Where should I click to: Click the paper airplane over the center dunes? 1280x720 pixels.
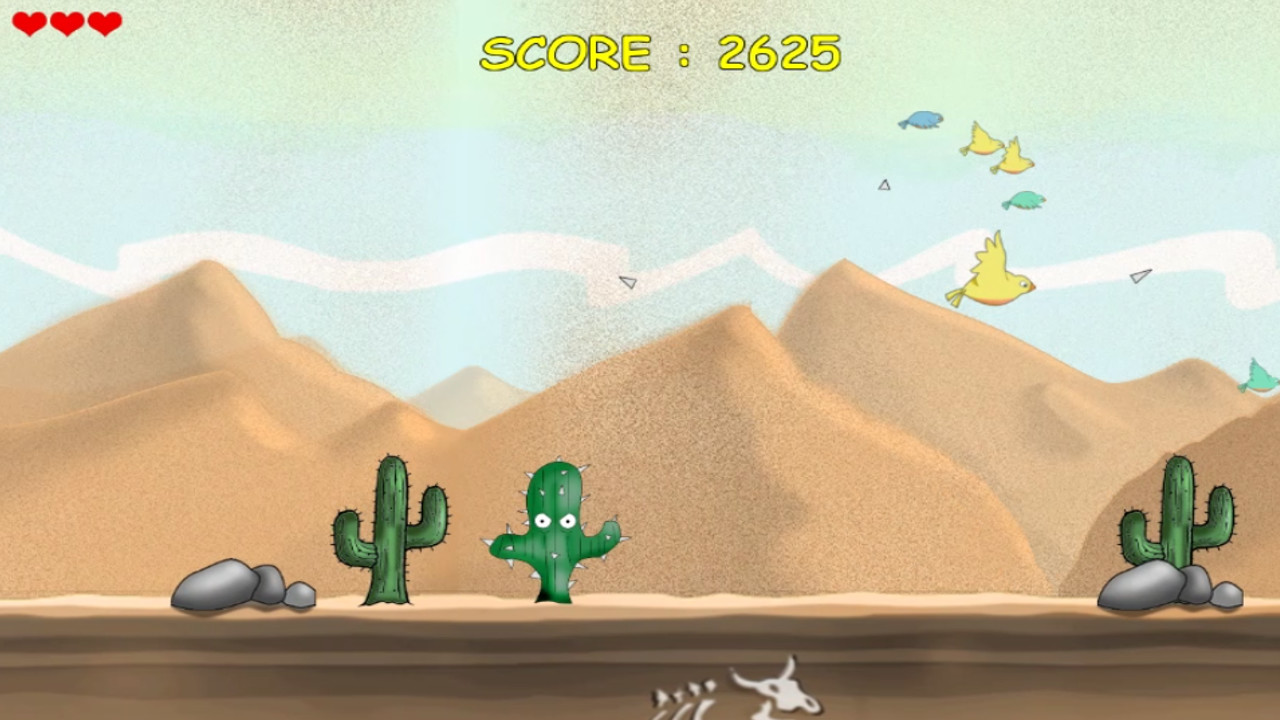[627, 282]
